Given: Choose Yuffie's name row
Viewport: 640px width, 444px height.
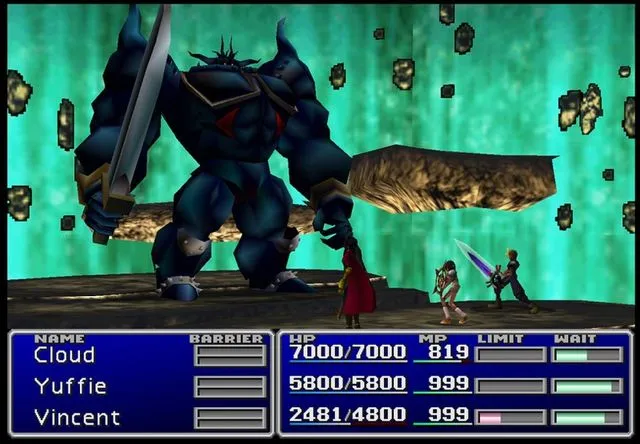Looking at the screenshot, I should (70, 386).
